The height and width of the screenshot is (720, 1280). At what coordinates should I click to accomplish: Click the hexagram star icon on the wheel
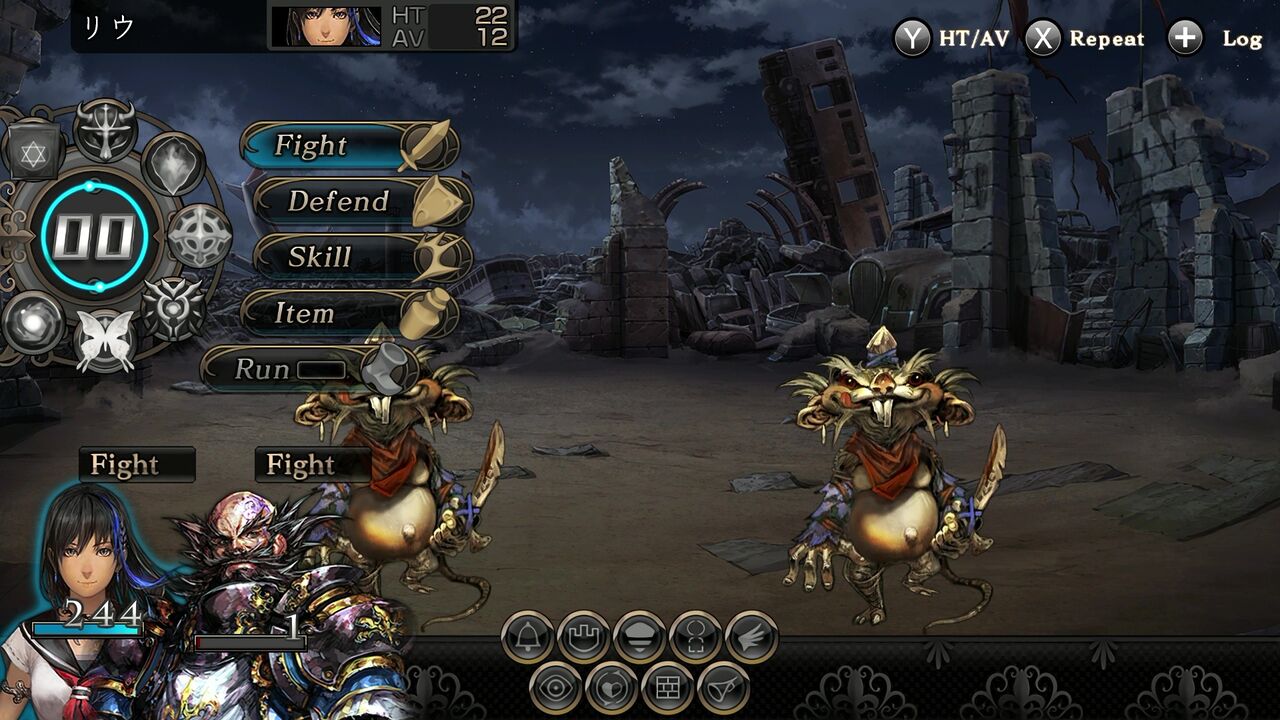pyautogui.click(x=34, y=152)
